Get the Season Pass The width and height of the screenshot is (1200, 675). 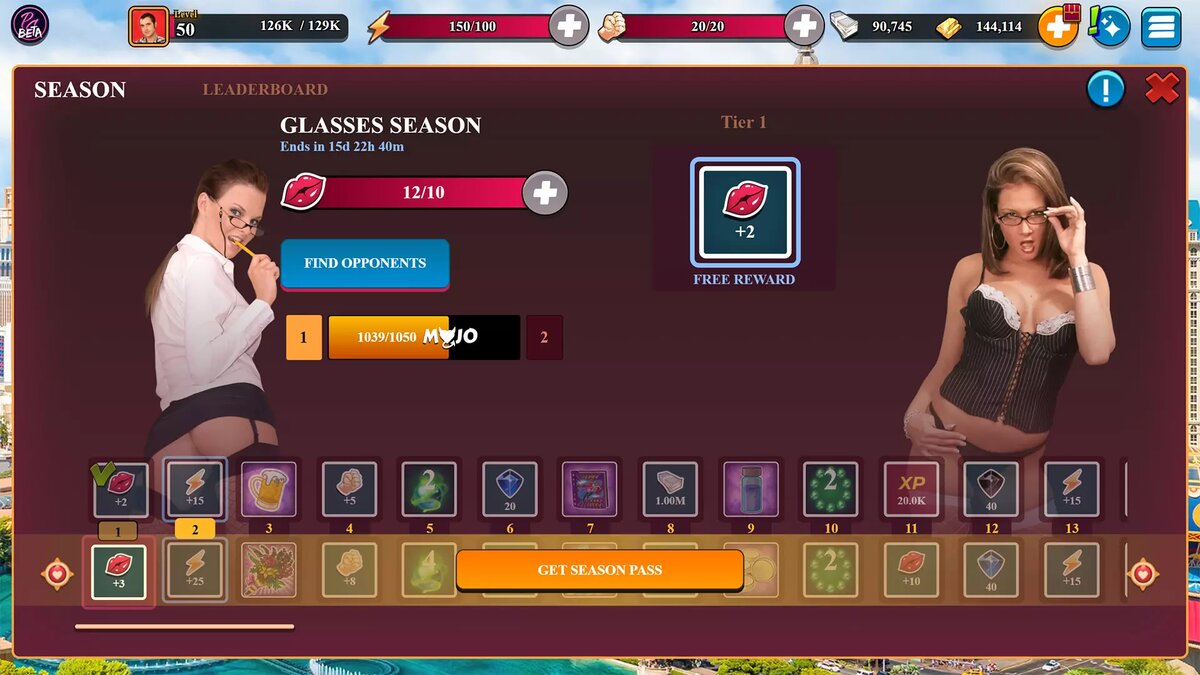[600, 570]
